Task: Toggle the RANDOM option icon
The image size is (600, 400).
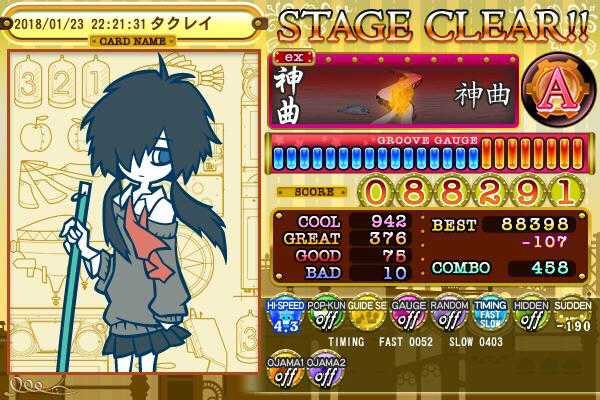Action: click(447, 318)
